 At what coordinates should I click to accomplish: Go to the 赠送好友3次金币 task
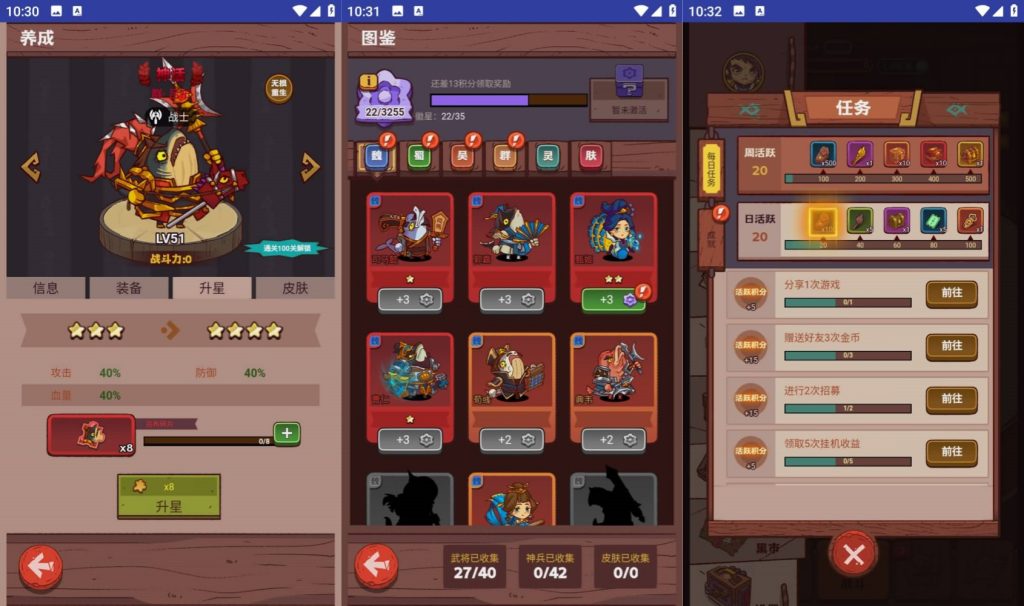[951, 346]
